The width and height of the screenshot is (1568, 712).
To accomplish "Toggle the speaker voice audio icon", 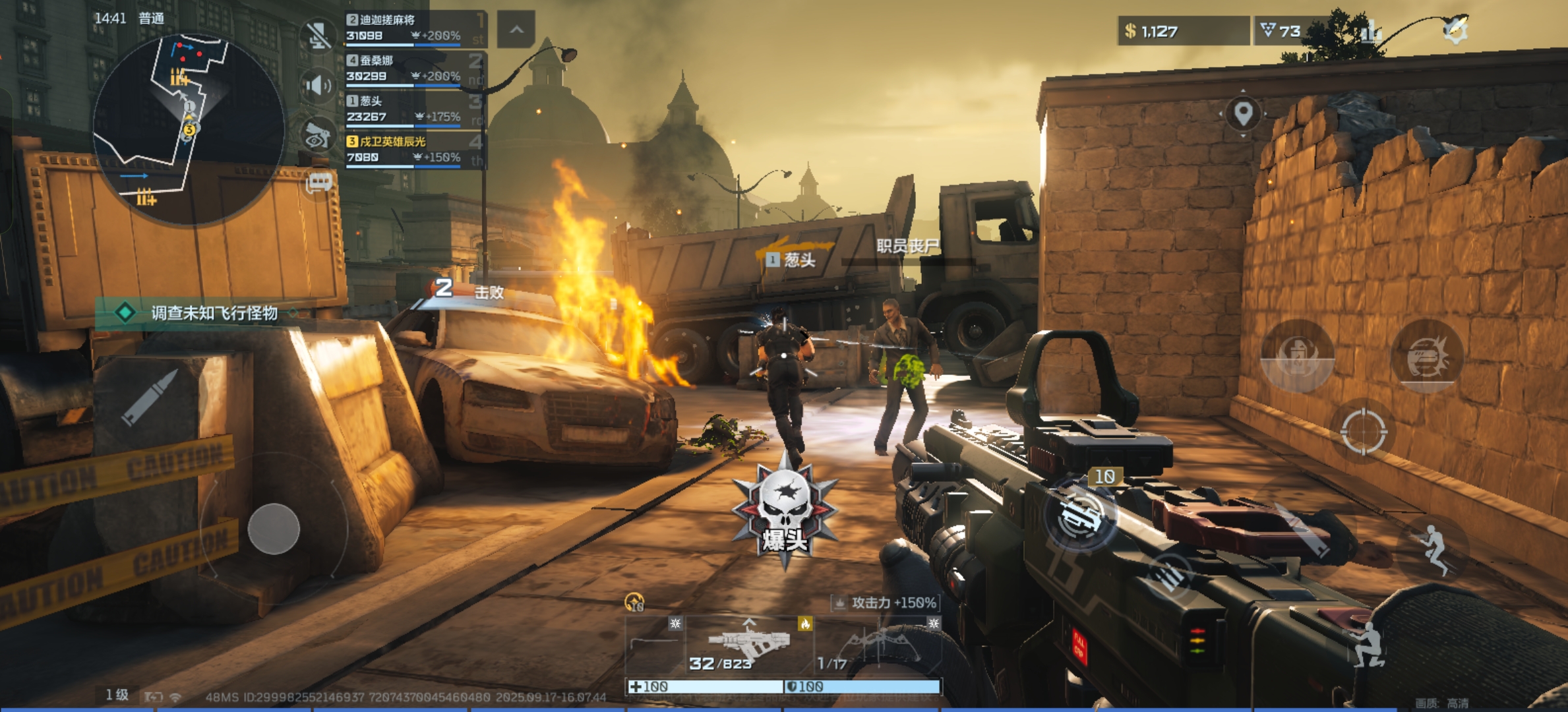I will 318,85.
